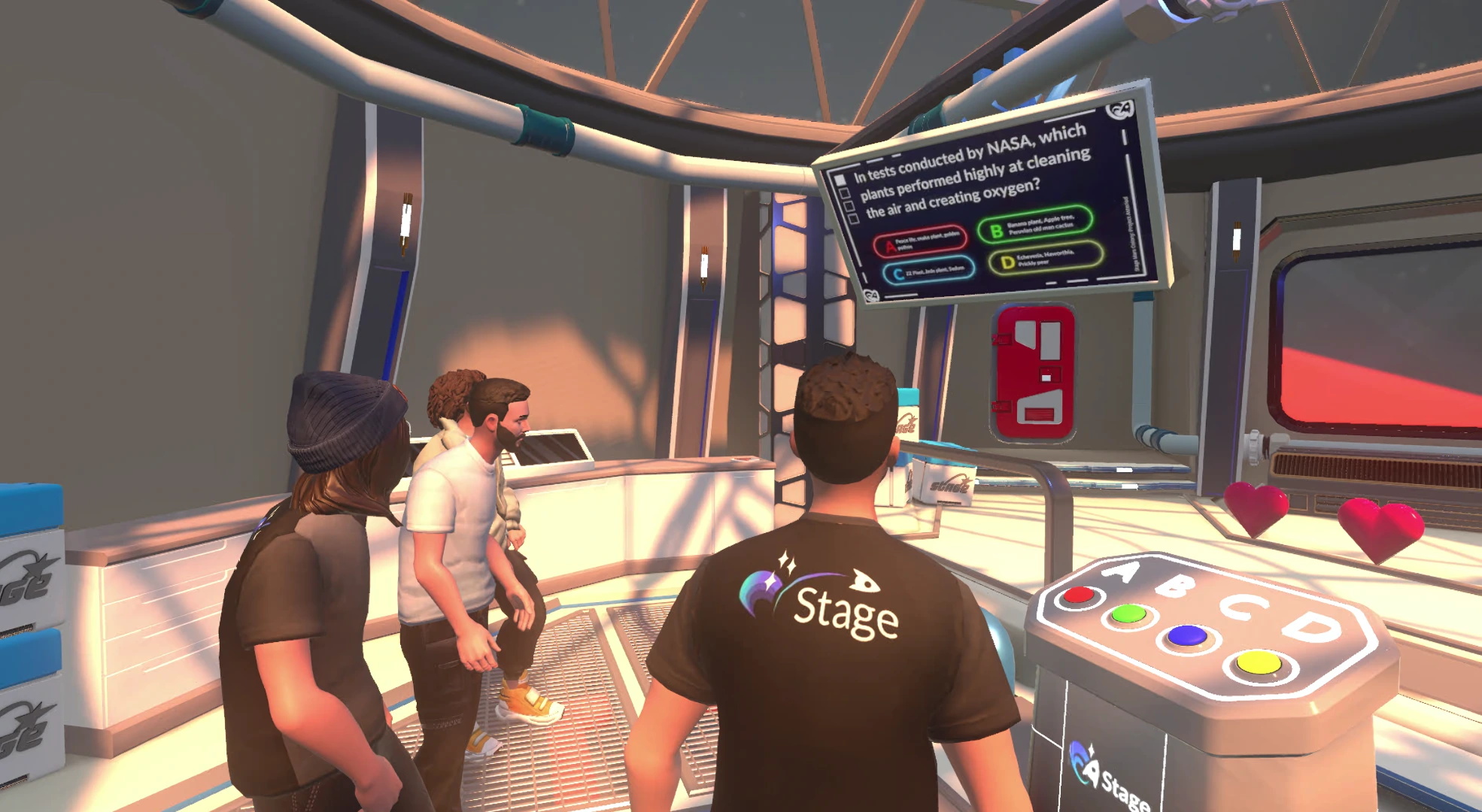The image size is (1482, 812).
Task: Push the blue button on the podium
Action: point(1187,636)
